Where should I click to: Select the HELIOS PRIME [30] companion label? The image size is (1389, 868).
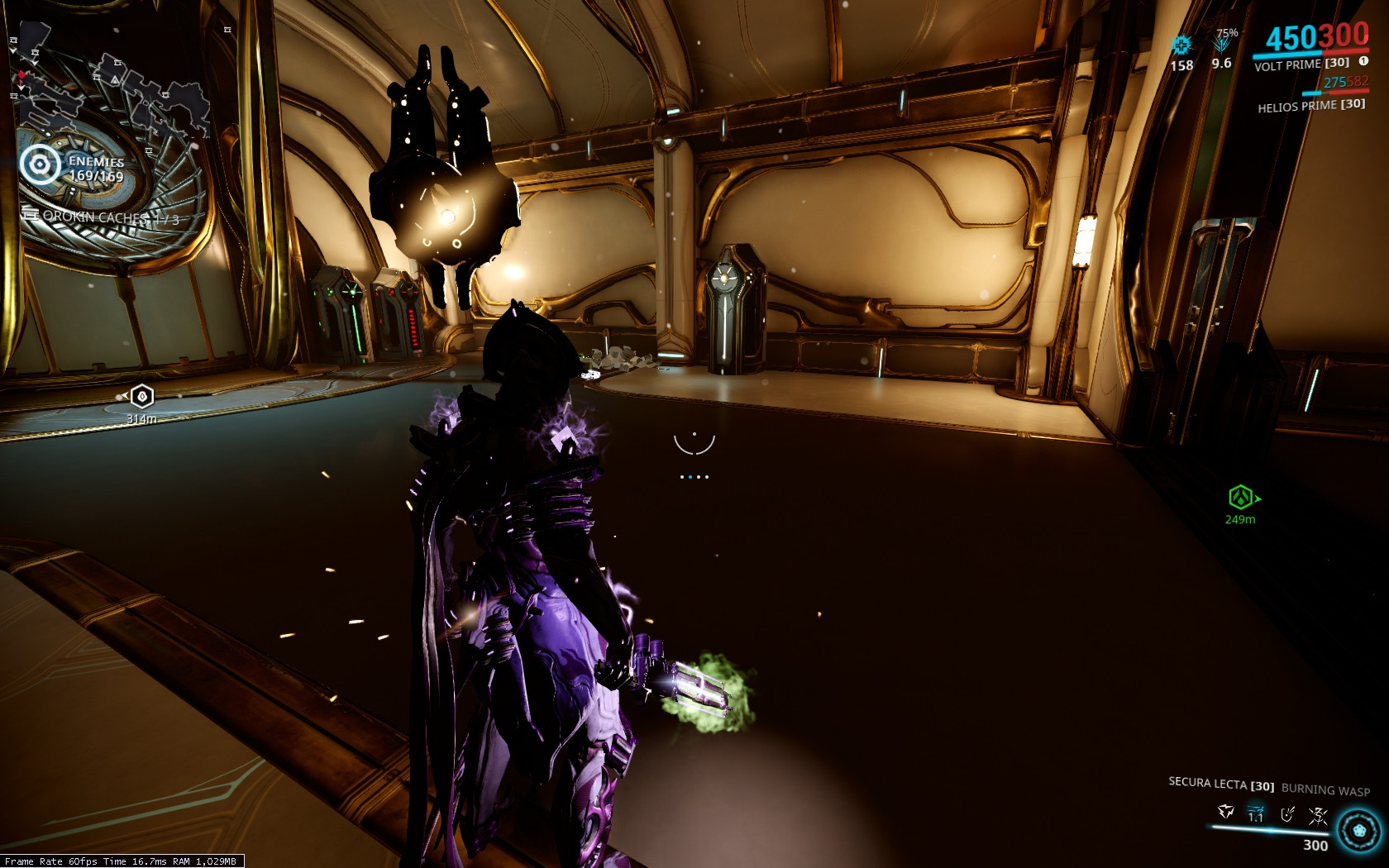[x=1313, y=106]
